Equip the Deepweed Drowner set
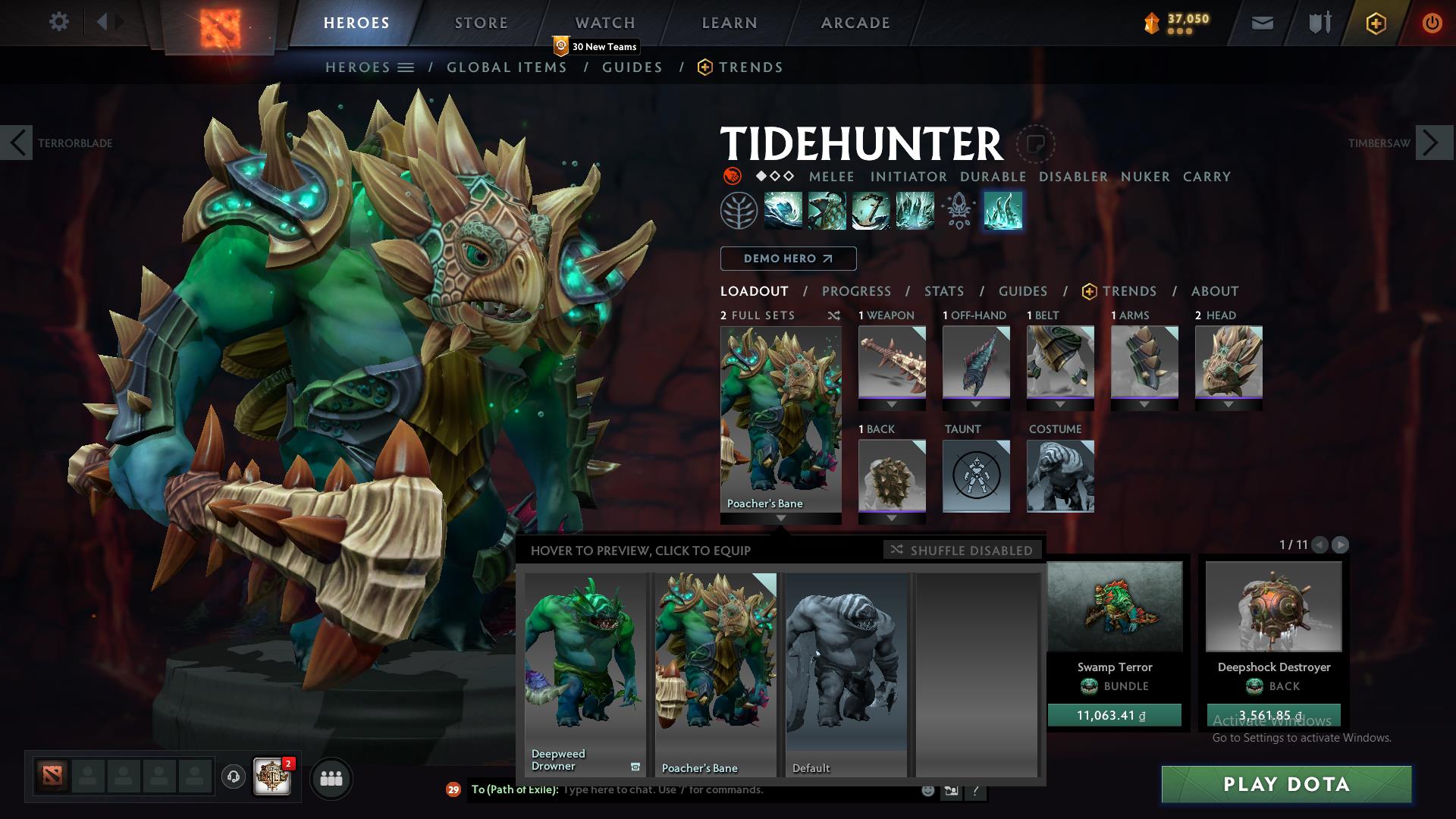This screenshot has width=1456, height=819. coord(585,673)
